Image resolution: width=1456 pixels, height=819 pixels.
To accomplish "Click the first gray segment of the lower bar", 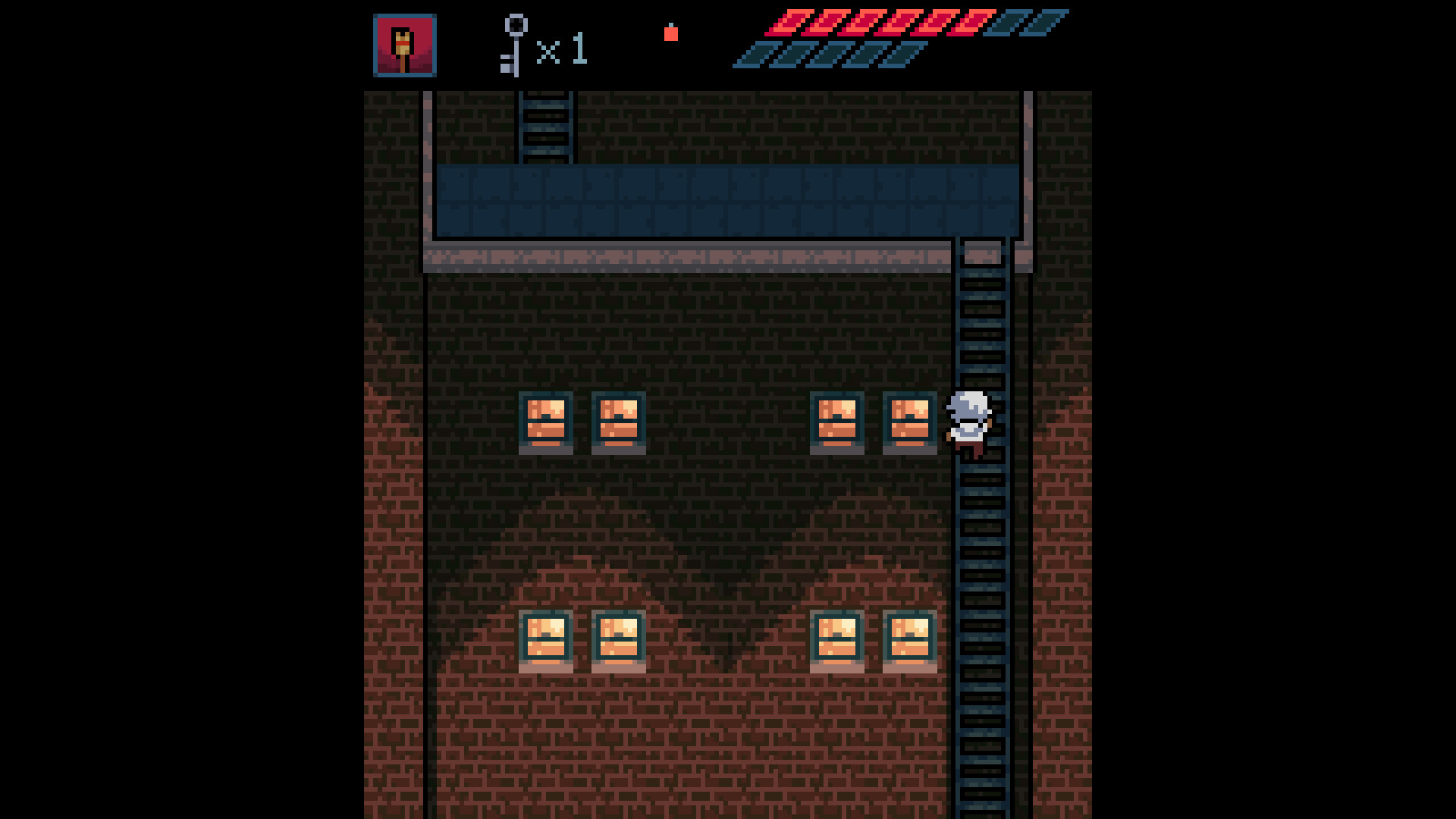I will point(751,55).
